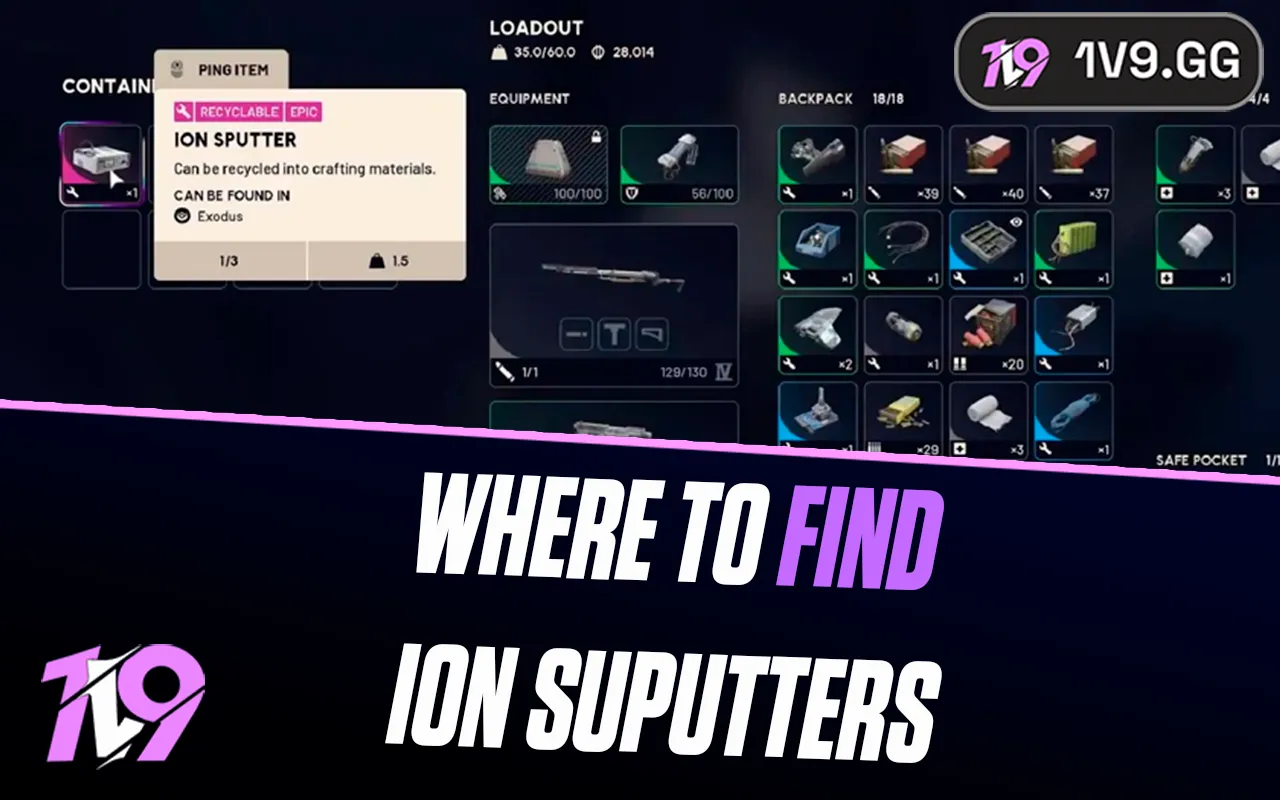Click the 1V9 logo in the top right
This screenshot has width=1280, height=800.
tap(1013, 62)
